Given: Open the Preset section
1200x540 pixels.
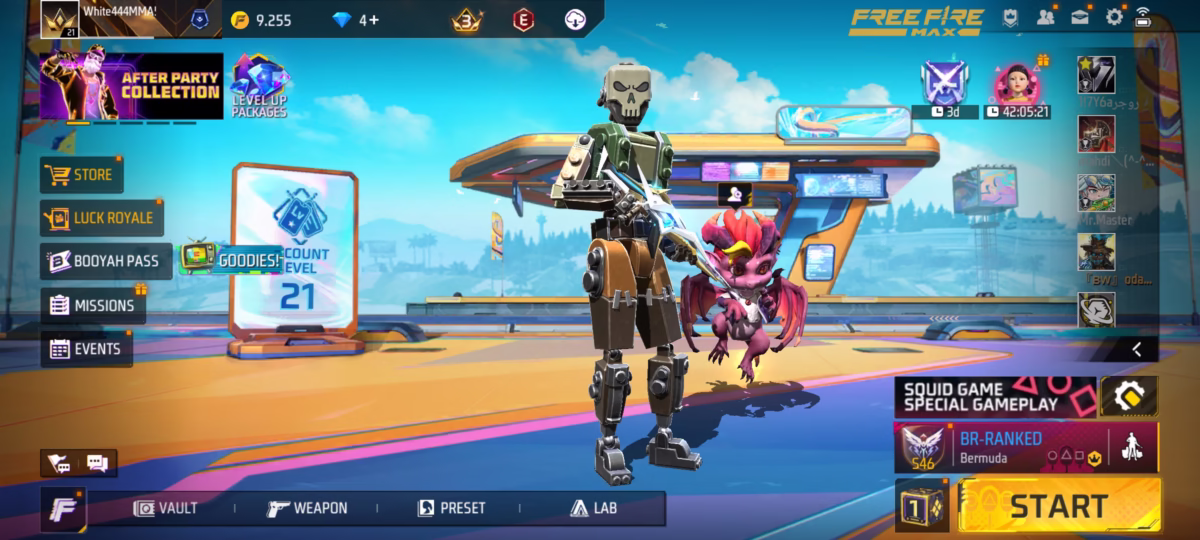Looking at the screenshot, I should pos(451,508).
